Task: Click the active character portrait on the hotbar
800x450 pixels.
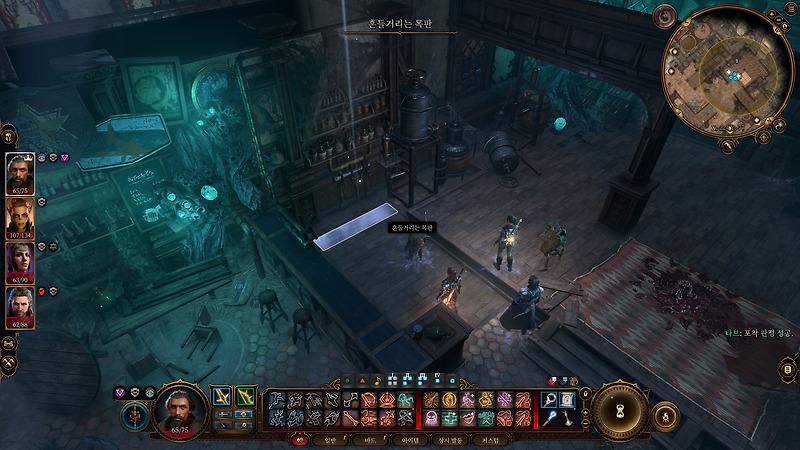Action: pyautogui.click(x=179, y=409)
